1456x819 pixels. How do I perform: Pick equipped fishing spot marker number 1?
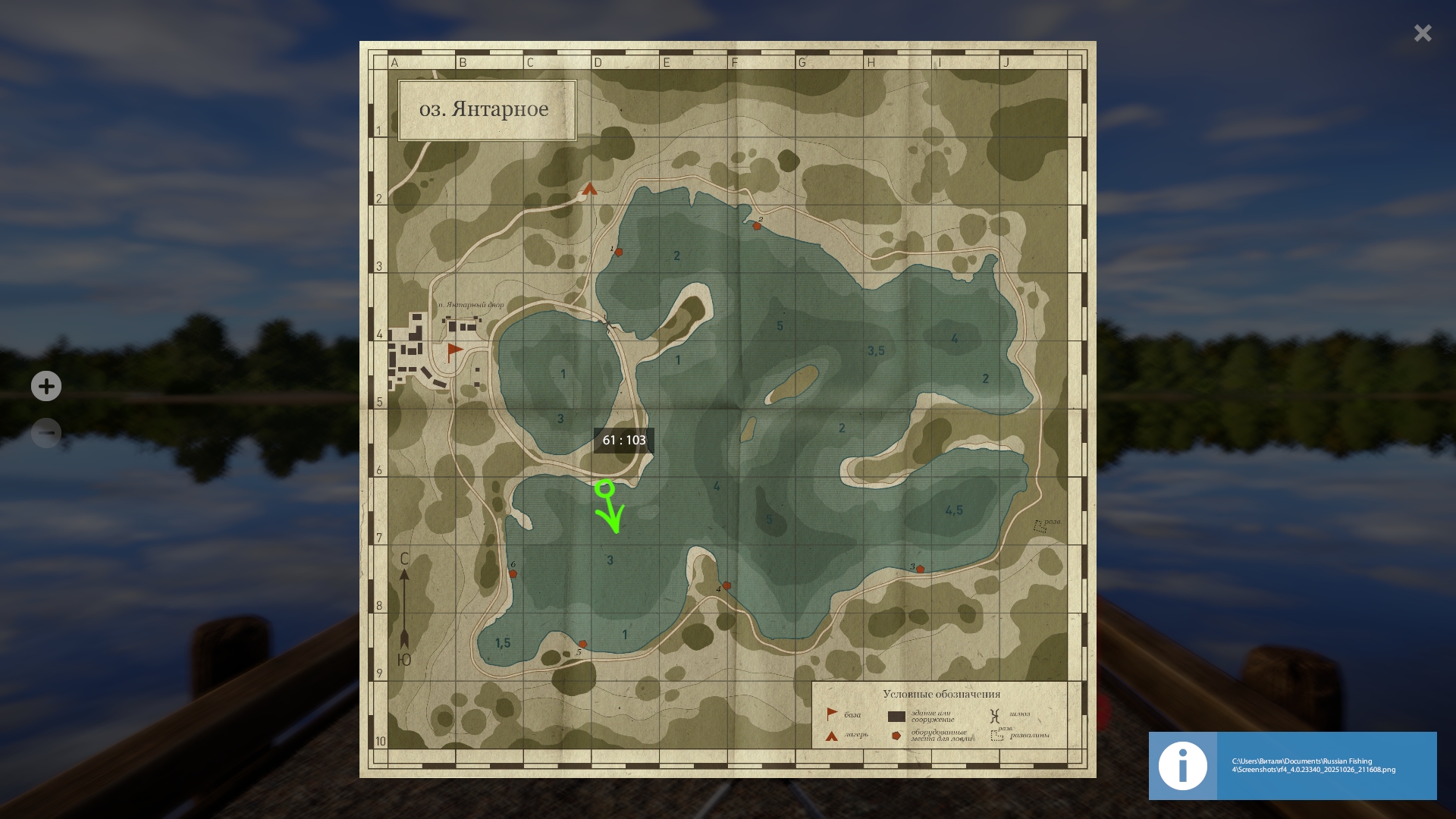tap(619, 252)
